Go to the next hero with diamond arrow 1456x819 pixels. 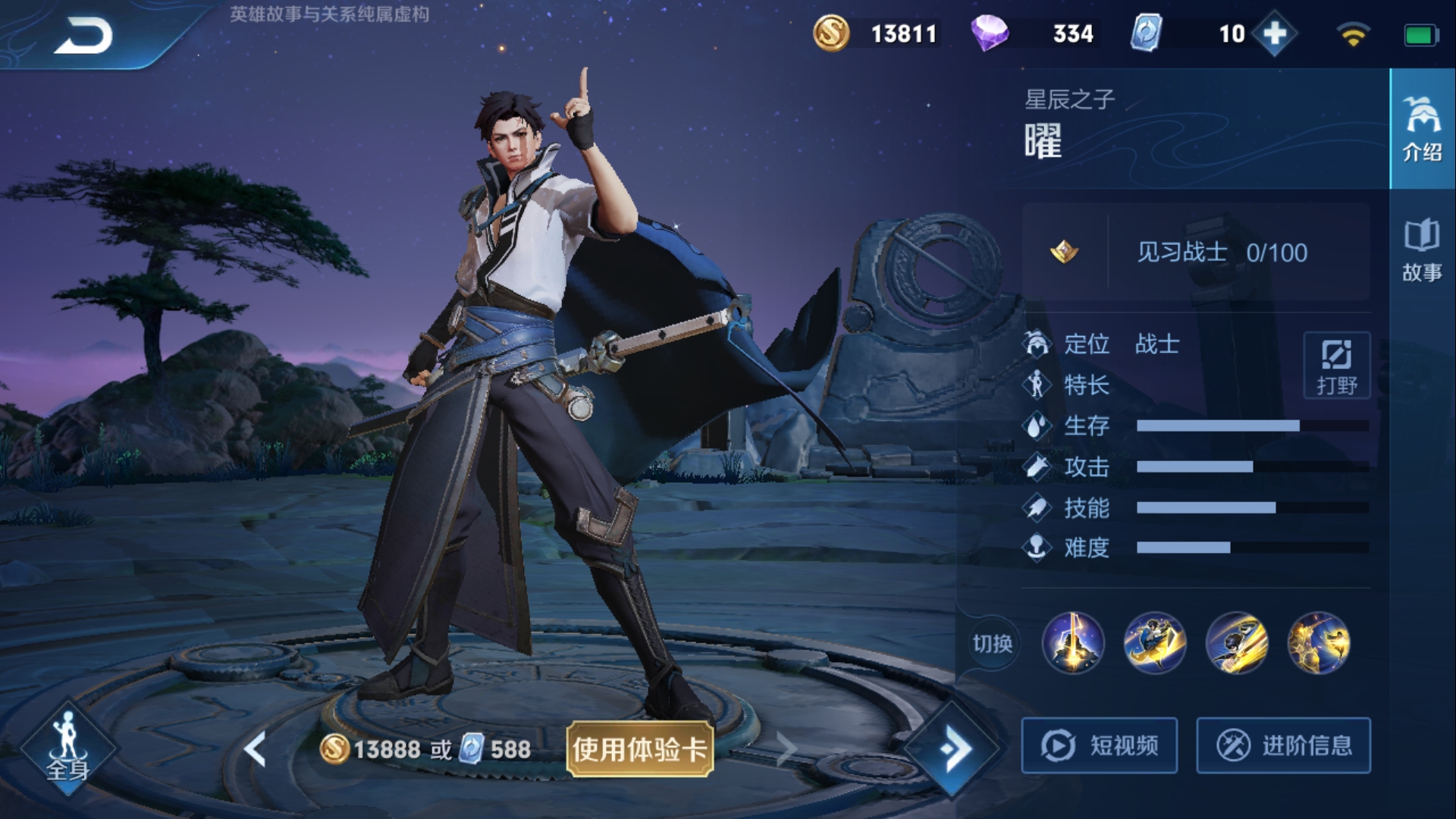pos(953,749)
